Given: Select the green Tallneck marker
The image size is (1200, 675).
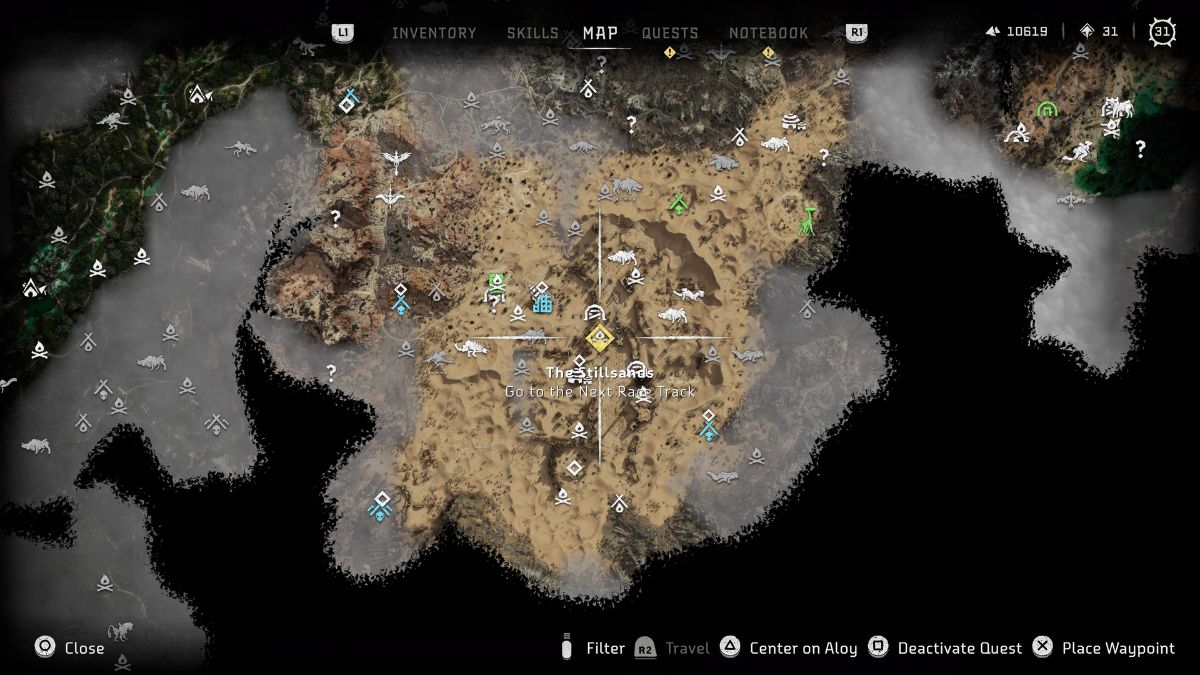Looking at the screenshot, I should 808,220.
